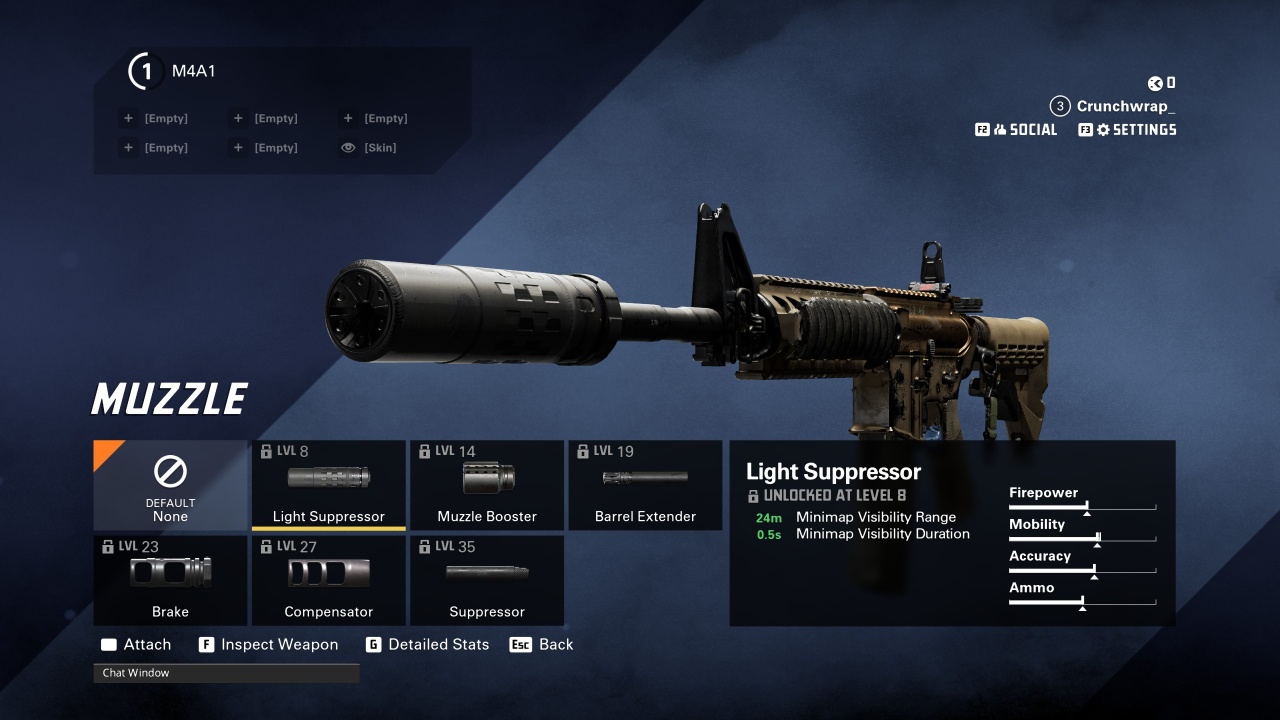Click Inspect Weapon
The height and width of the screenshot is (720, 1280).
[x=269, y=645]
